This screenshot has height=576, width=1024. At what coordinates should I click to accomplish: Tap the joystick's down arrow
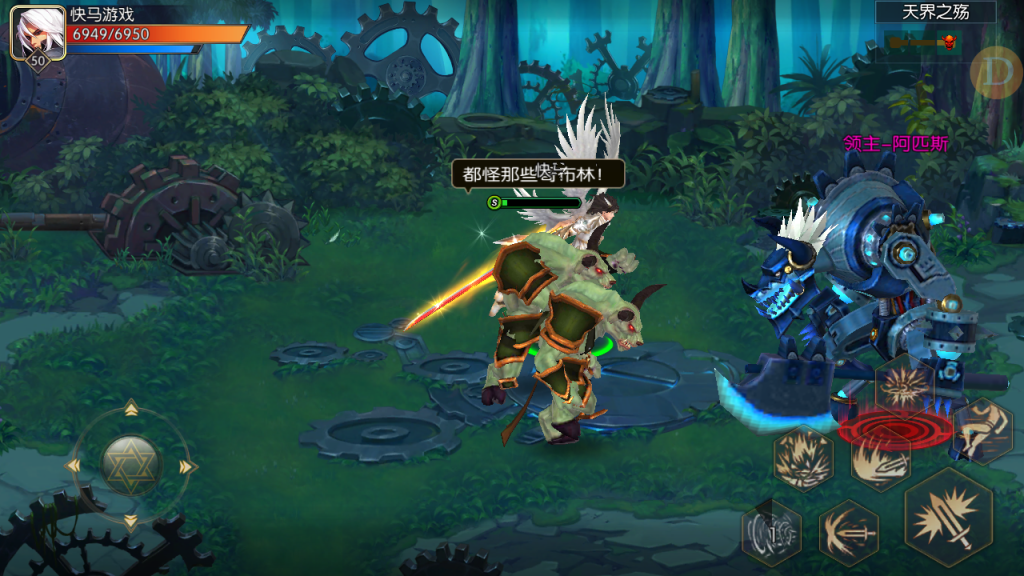pos(130,522)
